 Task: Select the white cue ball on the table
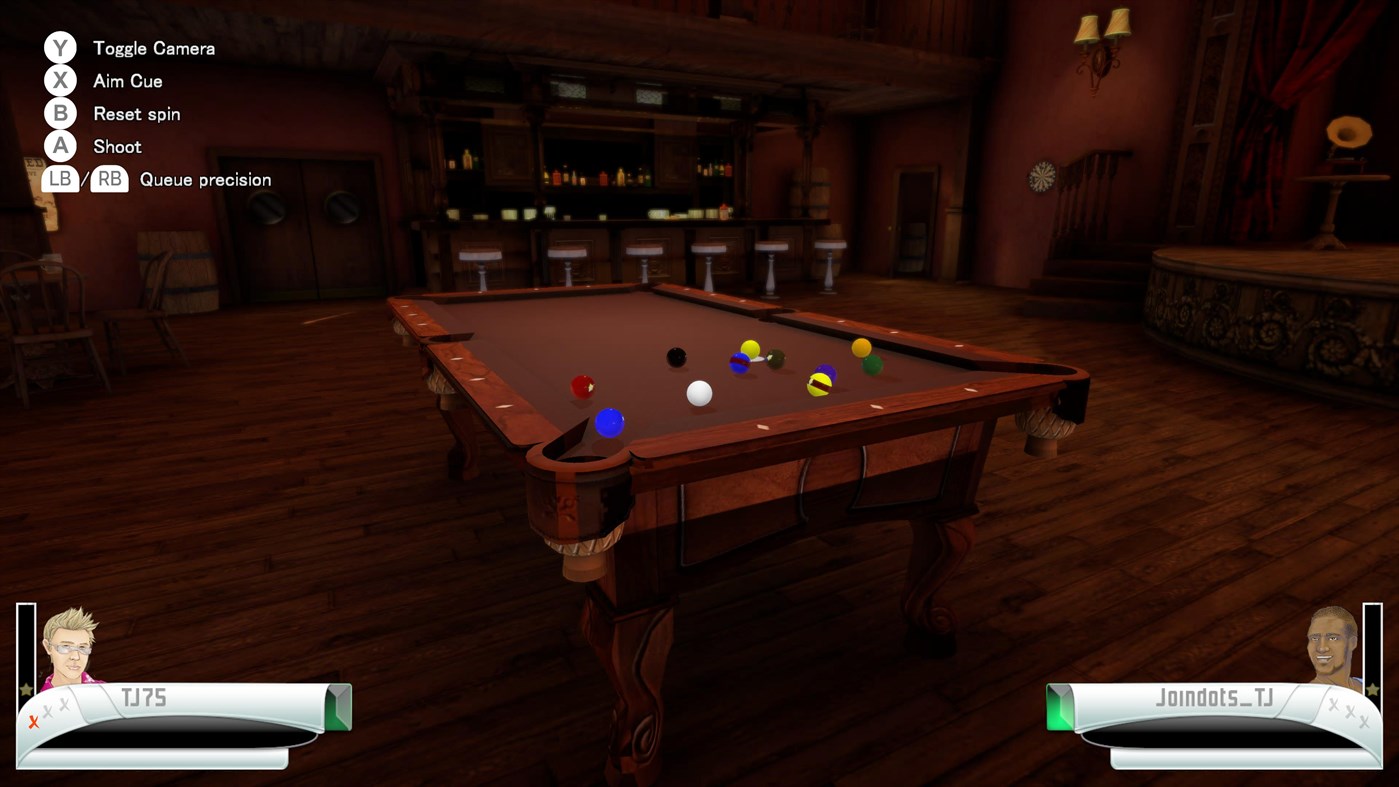pyautogui.click(x=698, y=394)
